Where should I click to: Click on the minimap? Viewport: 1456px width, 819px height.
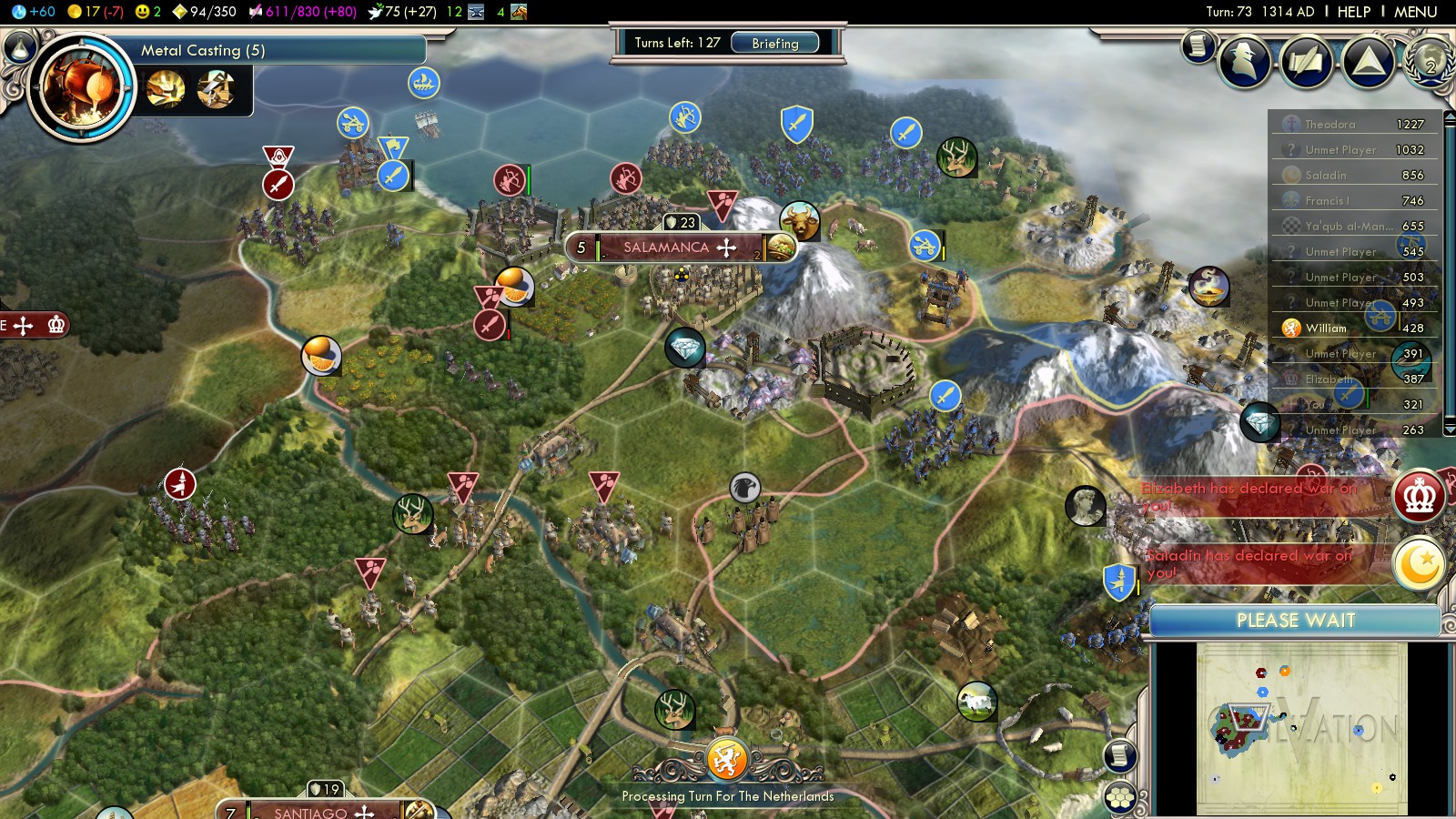tap(1301, 728)
